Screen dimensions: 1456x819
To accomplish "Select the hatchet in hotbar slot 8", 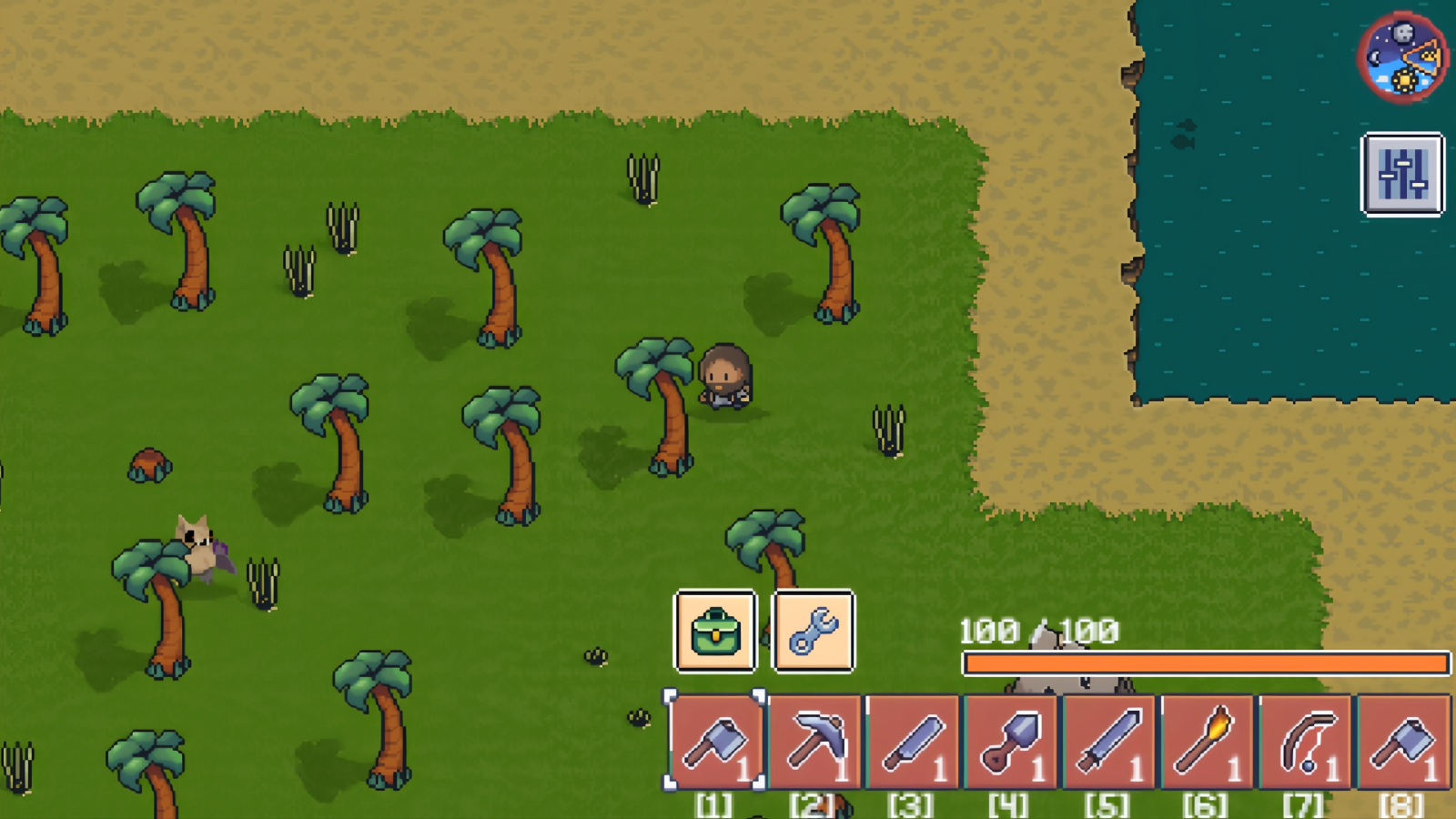I will [1402, 739].
